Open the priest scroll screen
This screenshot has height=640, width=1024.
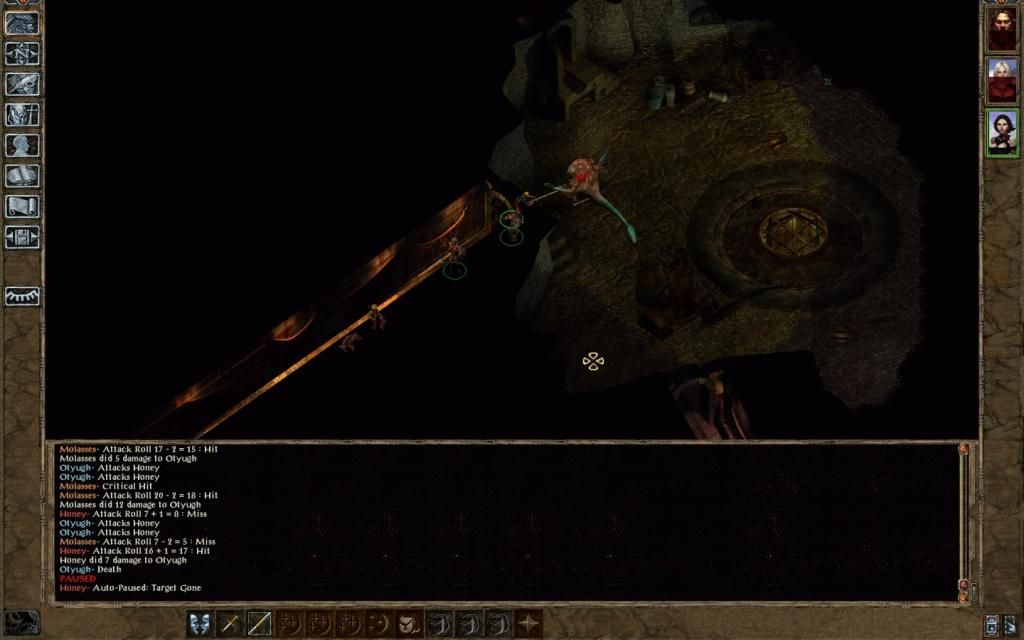tap(22, 206)
